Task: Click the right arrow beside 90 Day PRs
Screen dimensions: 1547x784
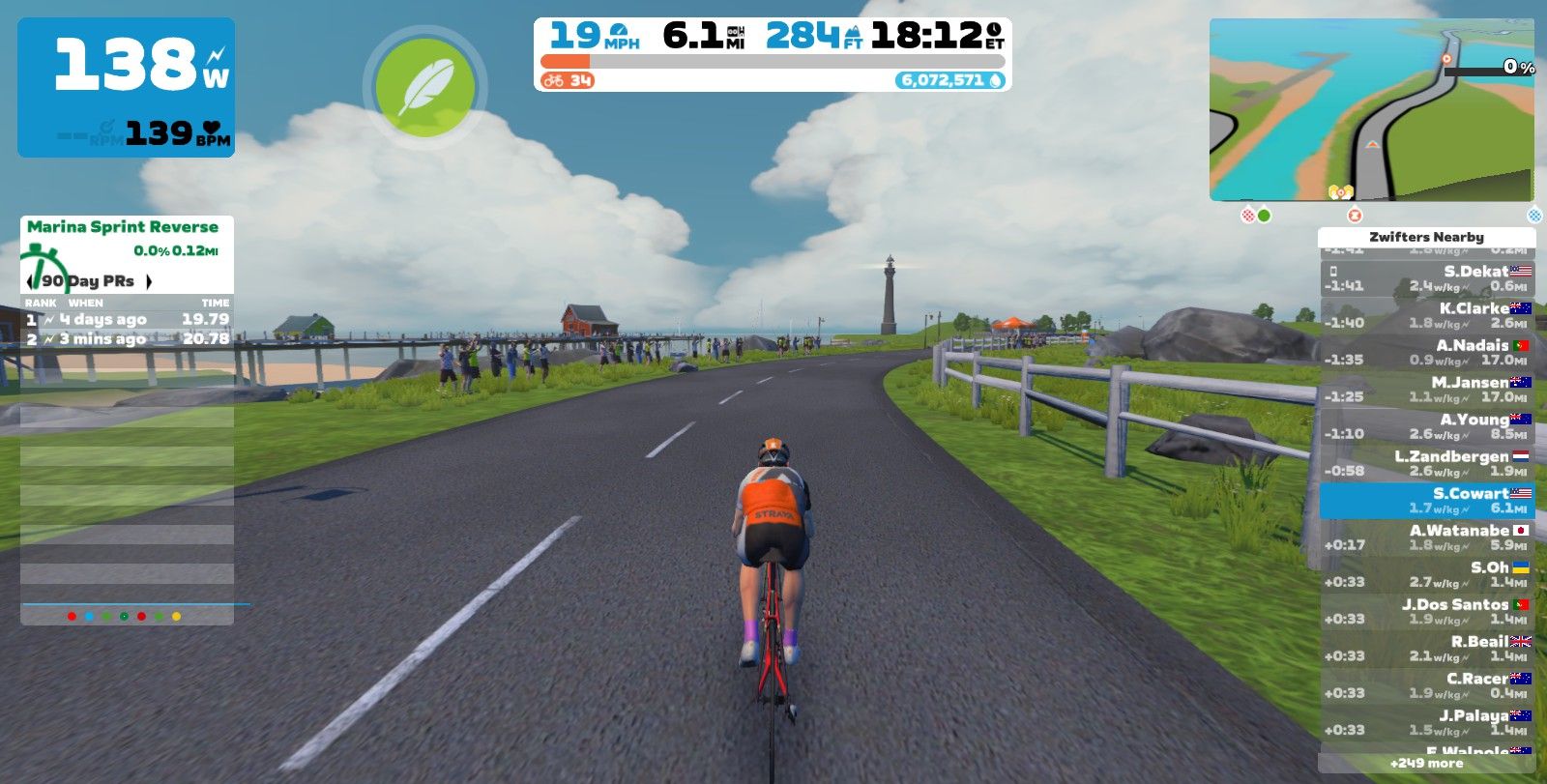Action: [x=148, y=280]
